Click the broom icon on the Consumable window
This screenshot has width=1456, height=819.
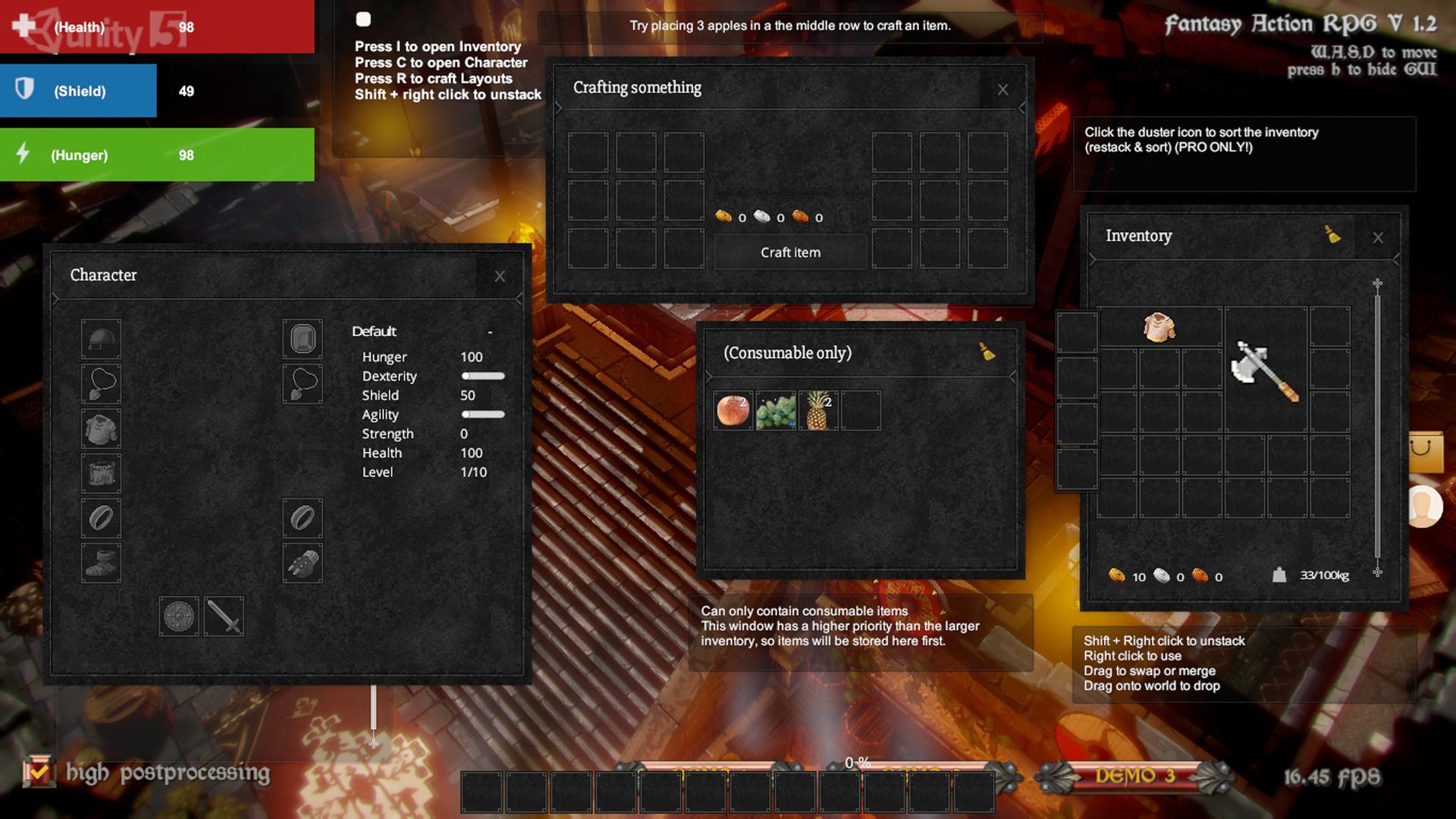(987, 353)
